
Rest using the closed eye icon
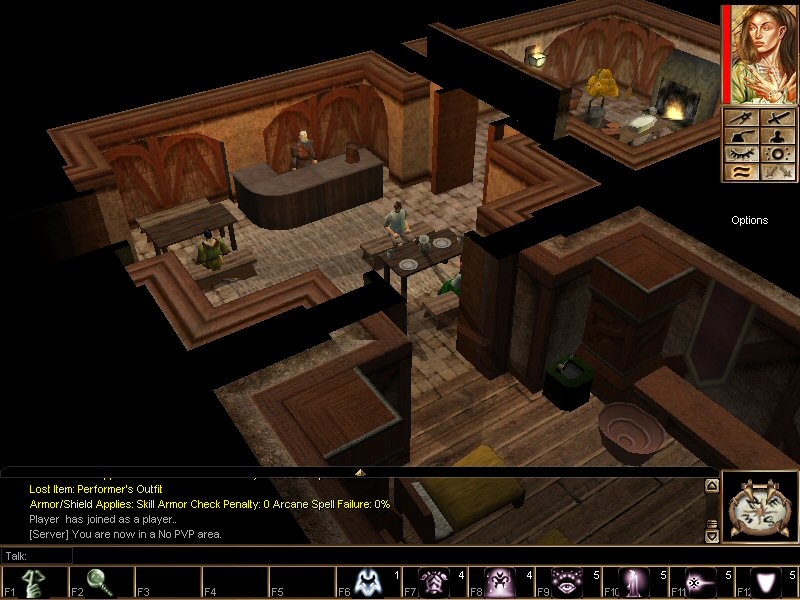(741, 154)
